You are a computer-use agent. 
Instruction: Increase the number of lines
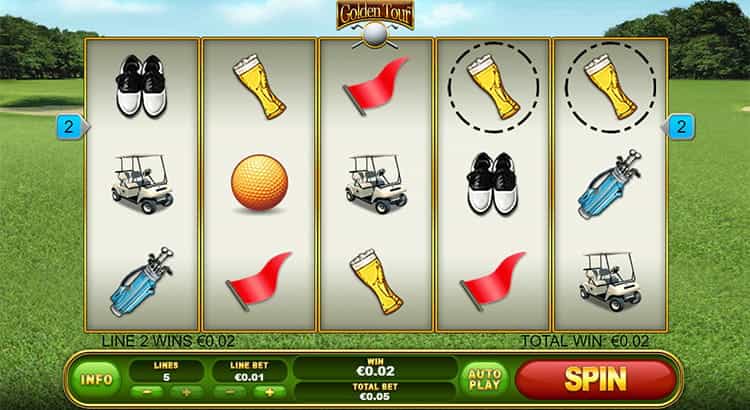click(186, 391)
